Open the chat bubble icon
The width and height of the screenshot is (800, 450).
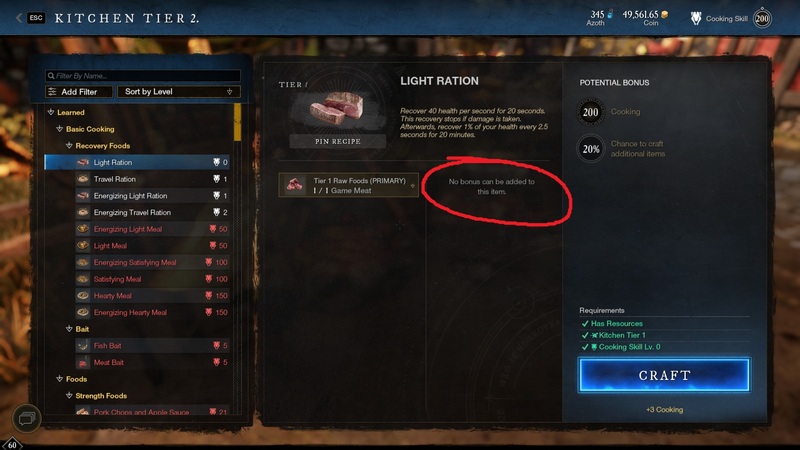tap(27, 417)
